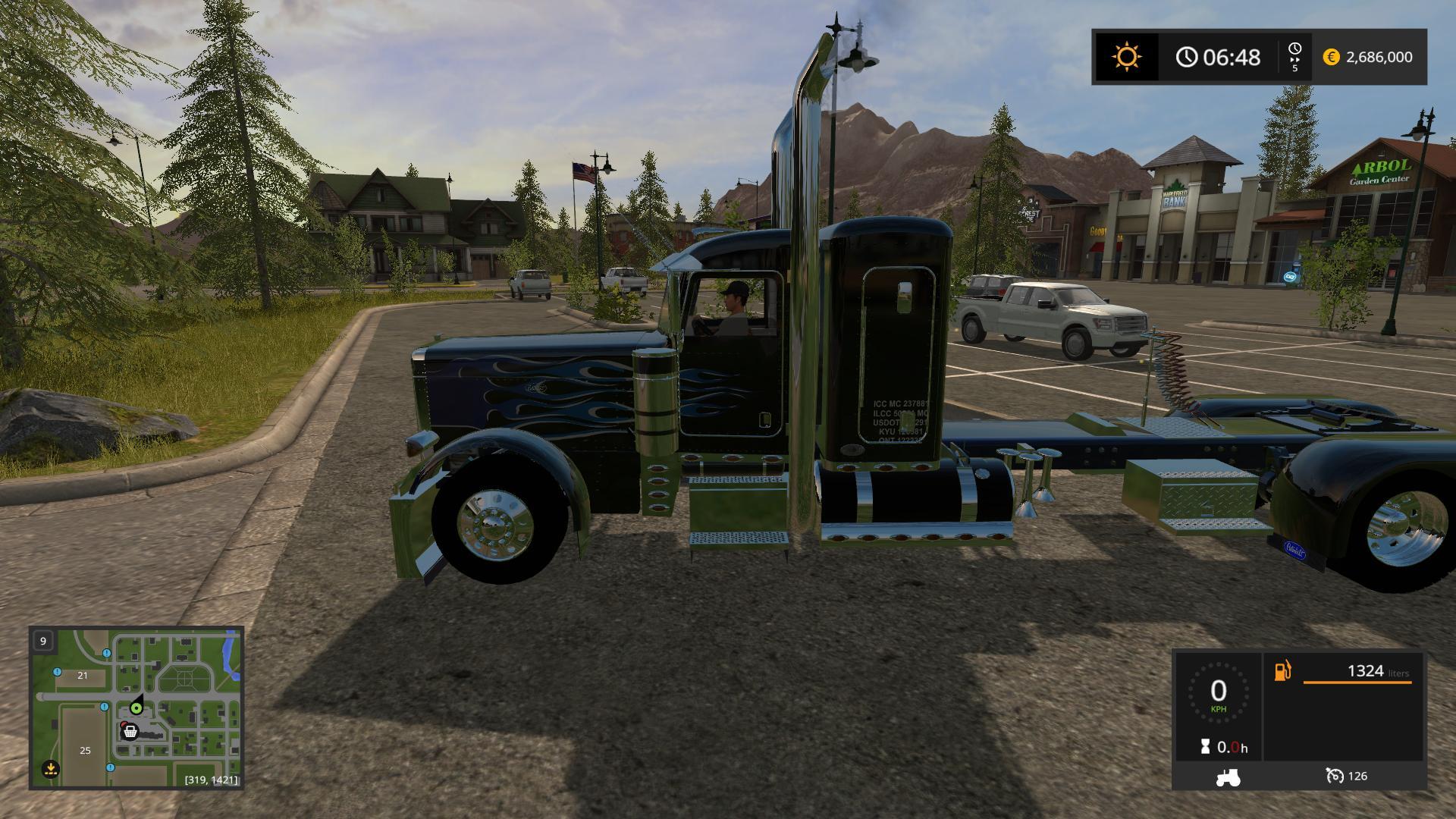Click the green player position marker
Screen dimensions: 1456x819
pos(136,708)
